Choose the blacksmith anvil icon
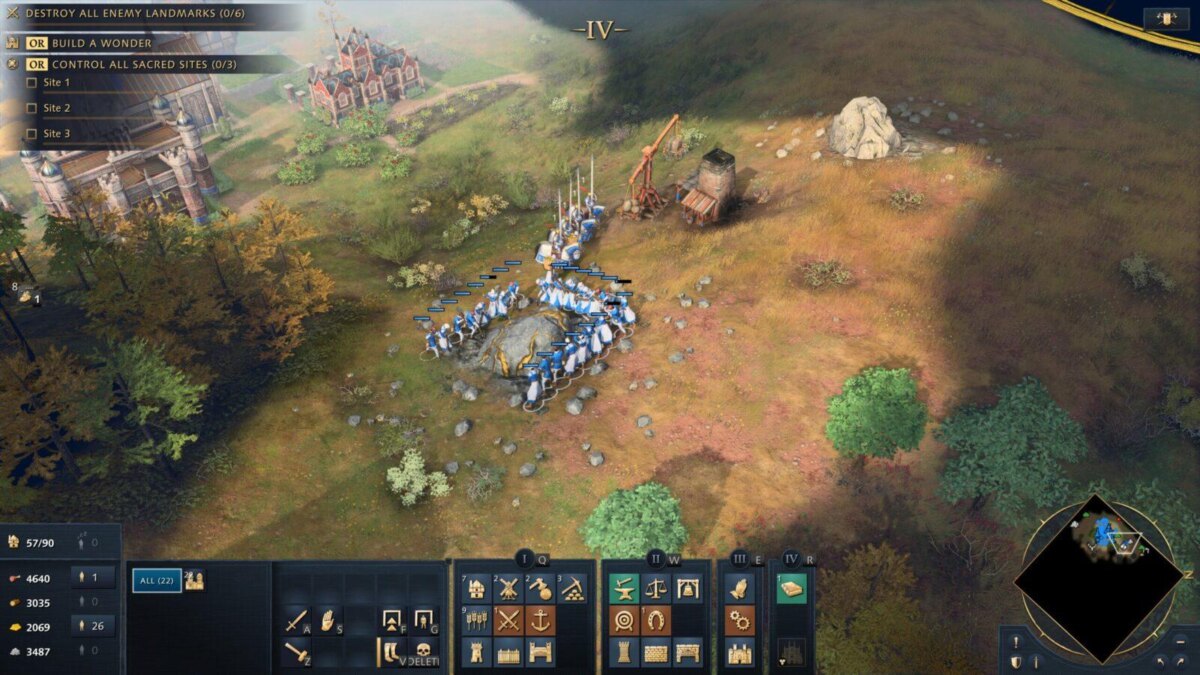1200x675 pixels. point(624,588)
